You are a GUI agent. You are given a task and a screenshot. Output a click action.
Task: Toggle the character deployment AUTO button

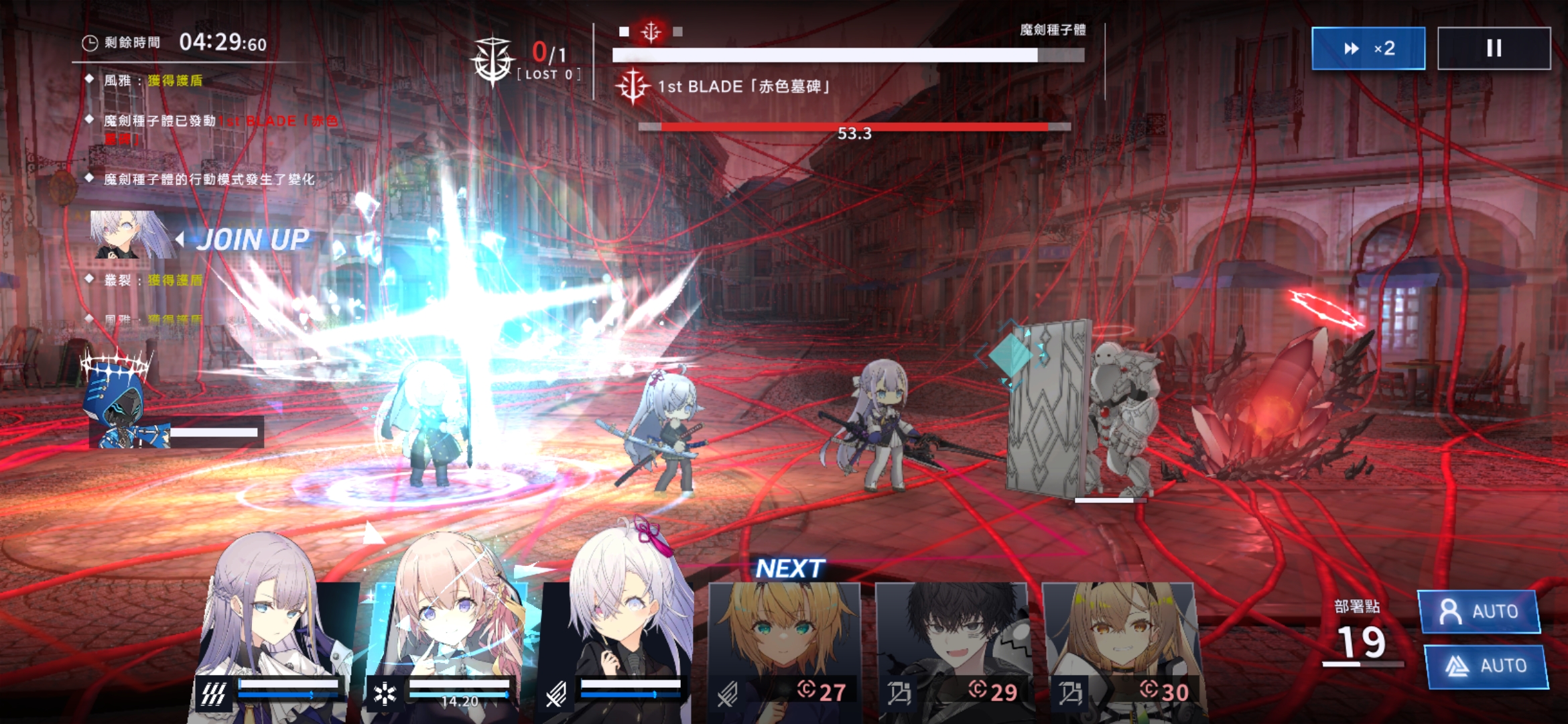(x=1479, y=611)
